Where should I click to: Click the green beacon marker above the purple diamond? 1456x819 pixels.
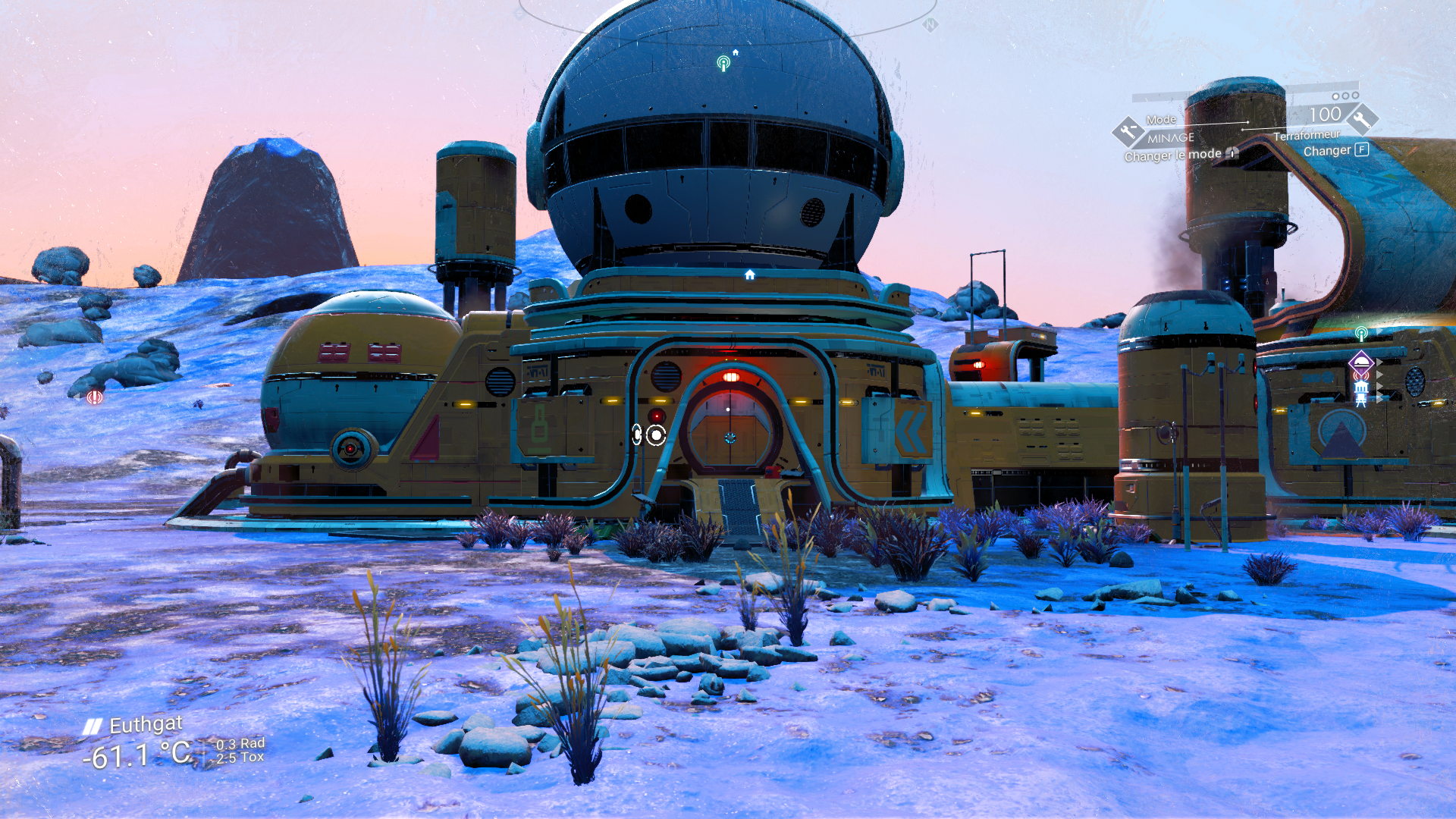(x=1361, y=334)
